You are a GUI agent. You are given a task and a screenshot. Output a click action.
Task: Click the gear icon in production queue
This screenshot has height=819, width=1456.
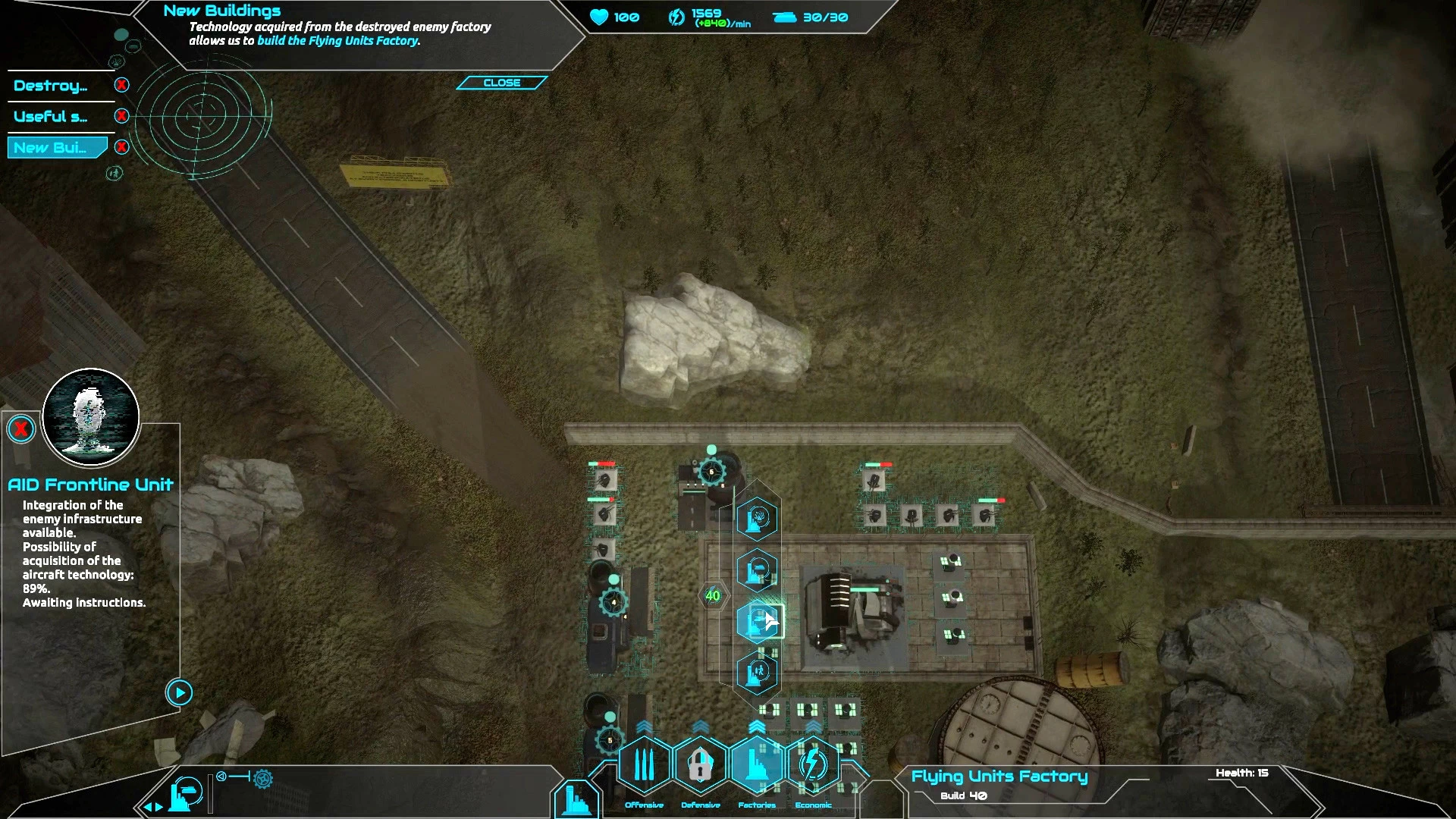pyautogui.click(x=263, y=778)
